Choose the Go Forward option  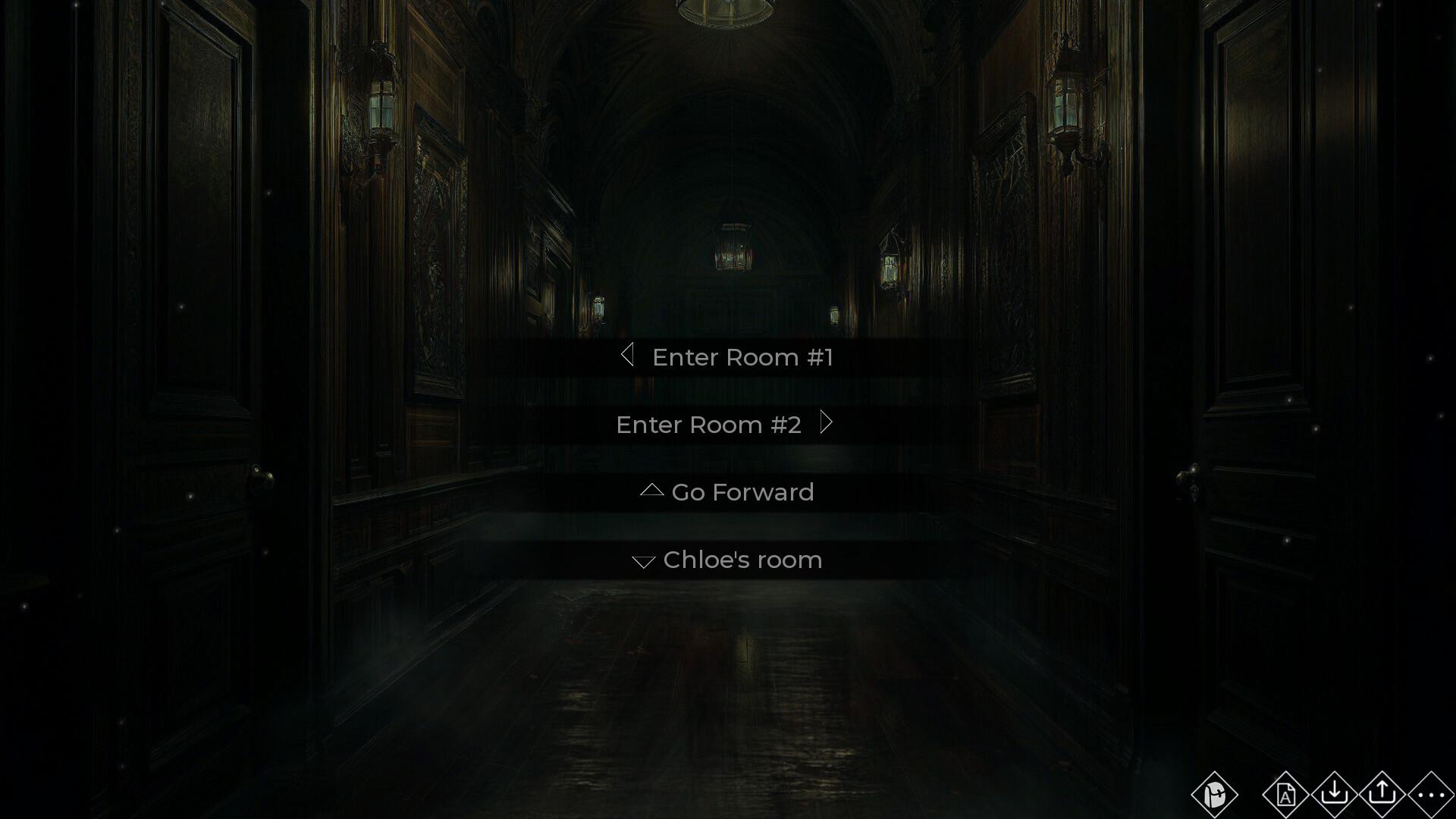coord(743,492)
